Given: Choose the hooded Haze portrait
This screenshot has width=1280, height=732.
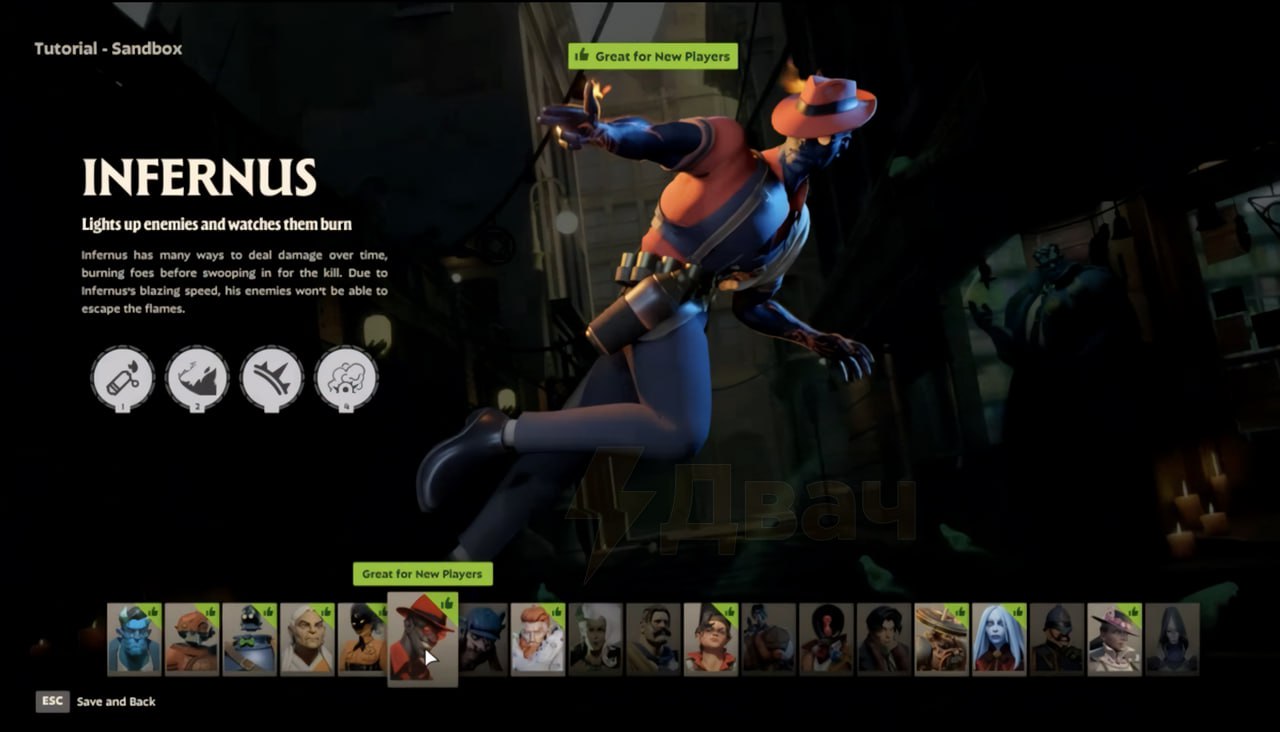Looking at the screenshot, I should [363, 638].
